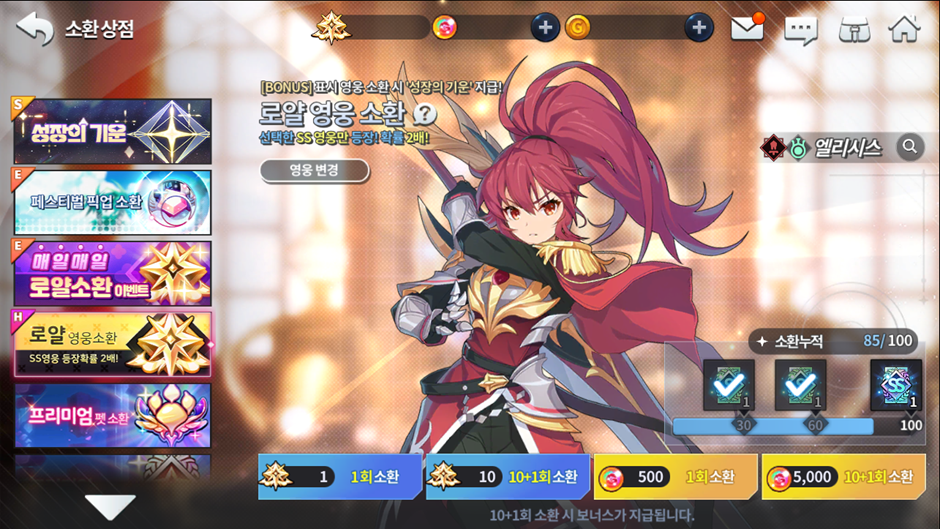Search heroes with the magnifier next to 엘리시스
The width and height of the screenshot is (940, 529).
coord(910,147)
